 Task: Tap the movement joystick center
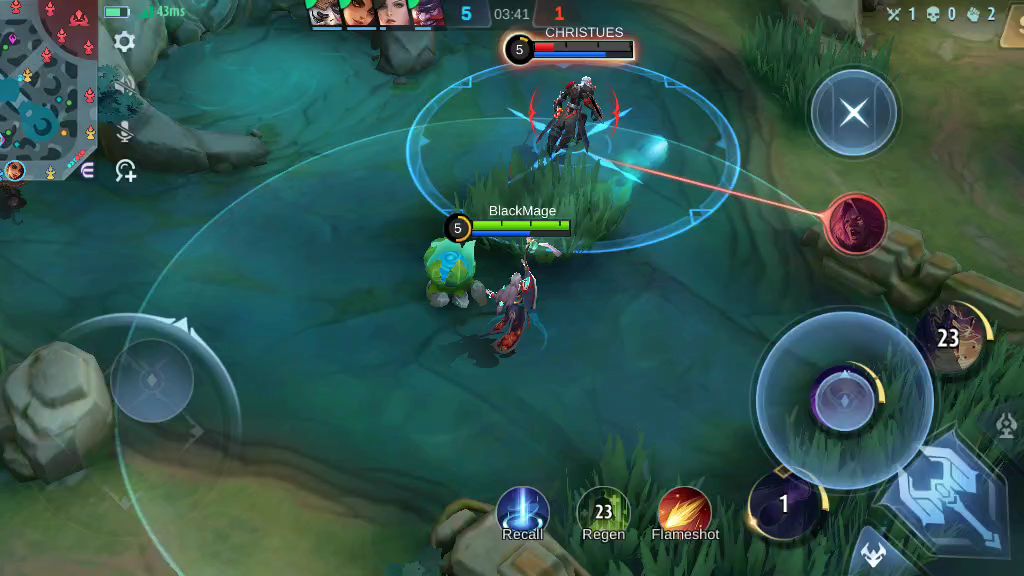click(152, 380)
